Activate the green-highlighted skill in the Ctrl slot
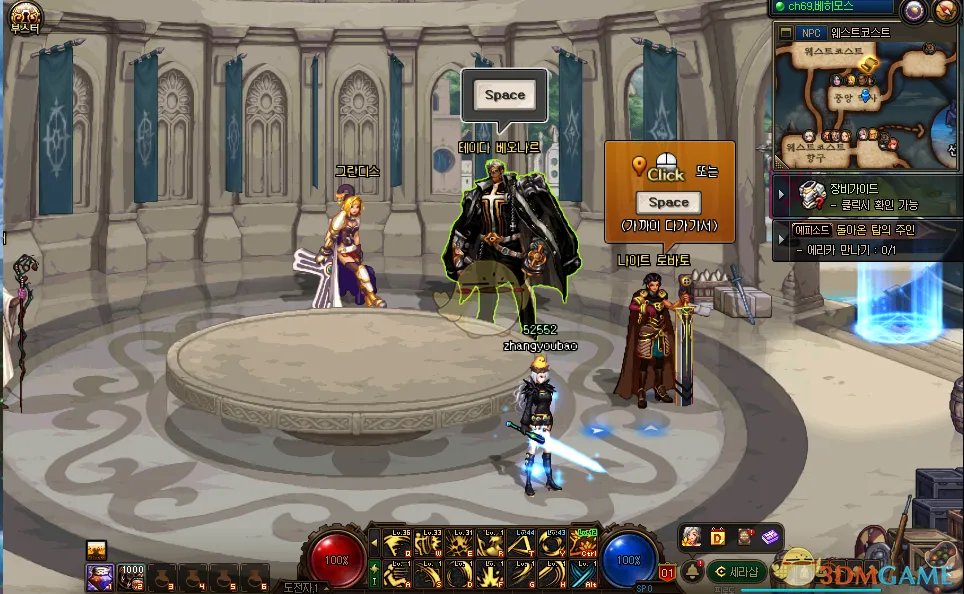 click(x=584, y=542)
